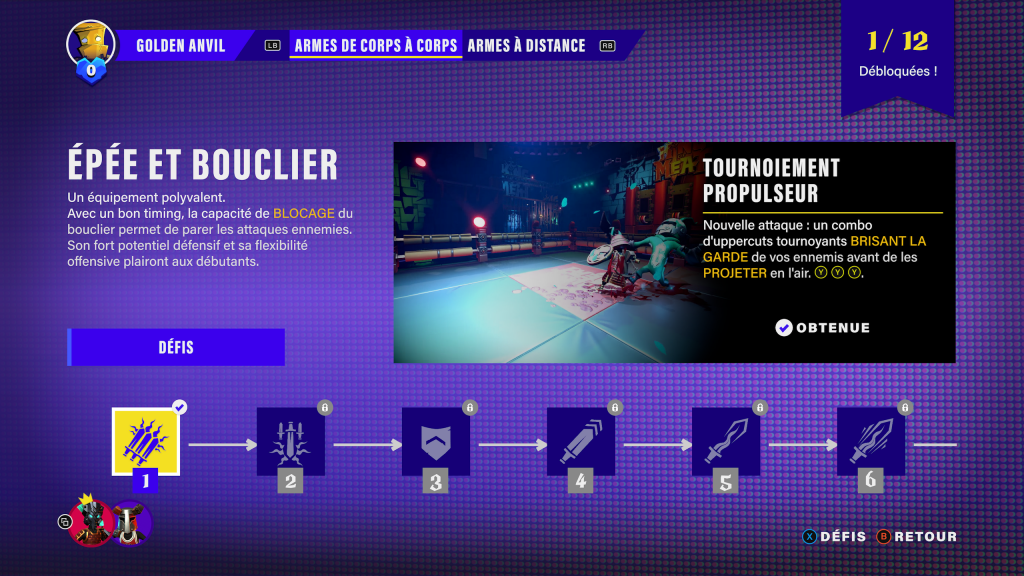Choose locked upgrade node 4
The width and height of the screenshot is (1024, 576).
pyautogui.click(x=581, y=441)
